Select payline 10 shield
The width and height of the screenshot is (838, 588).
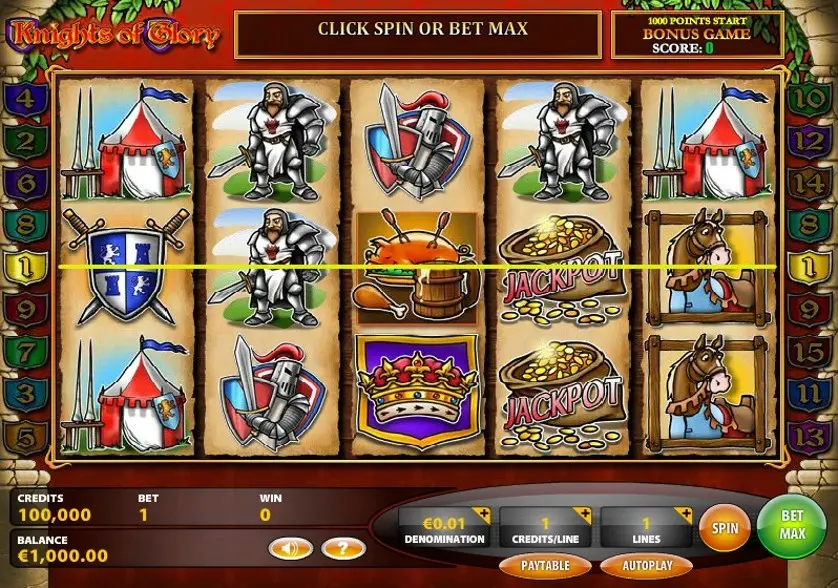pos(808,100)
